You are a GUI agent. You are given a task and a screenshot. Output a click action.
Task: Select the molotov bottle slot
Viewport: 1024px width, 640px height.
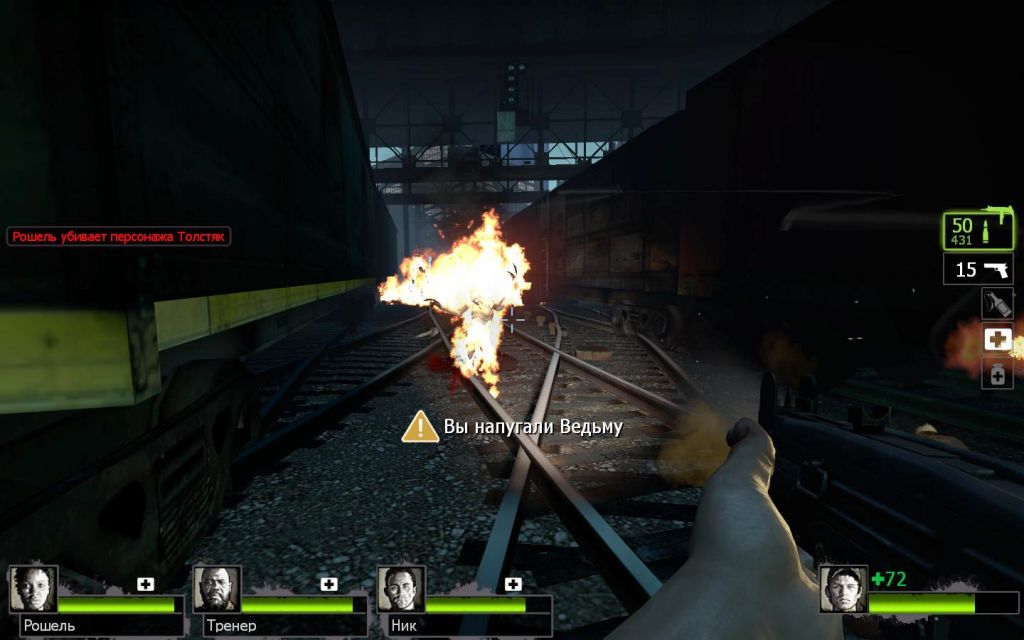pos(997,304)
